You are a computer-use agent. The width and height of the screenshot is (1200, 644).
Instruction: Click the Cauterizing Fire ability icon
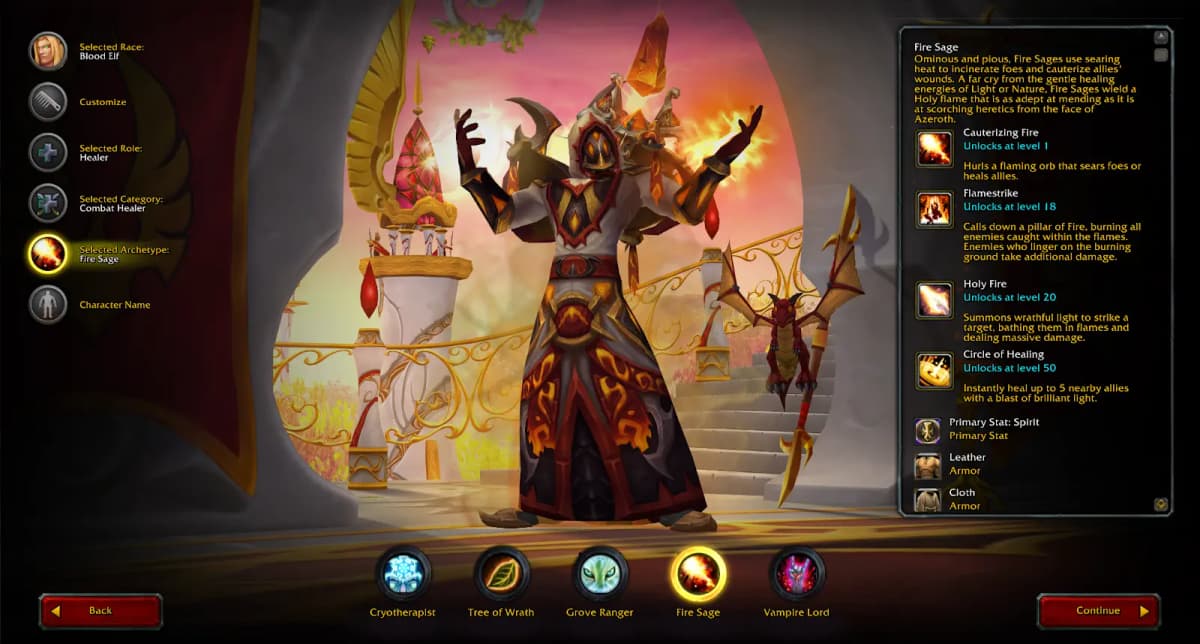[935, 148]
